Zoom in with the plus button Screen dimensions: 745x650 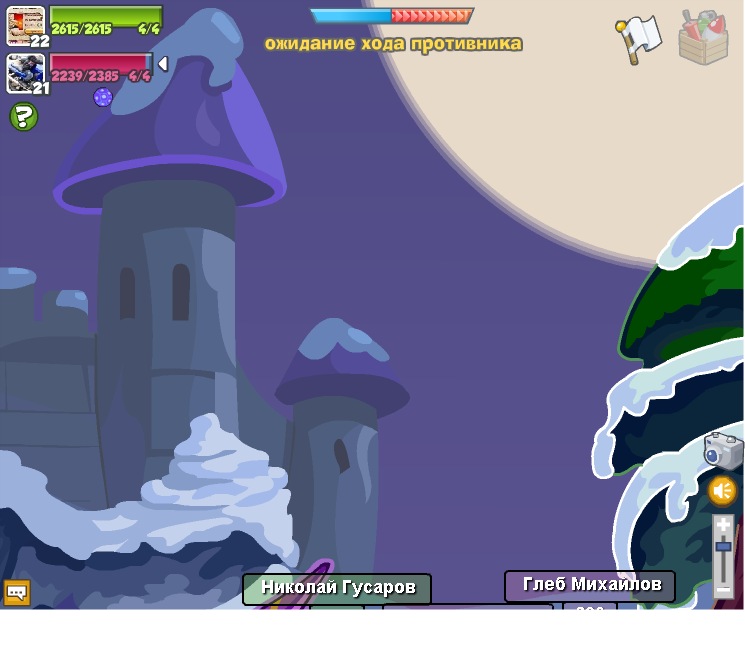pos(723,525)
